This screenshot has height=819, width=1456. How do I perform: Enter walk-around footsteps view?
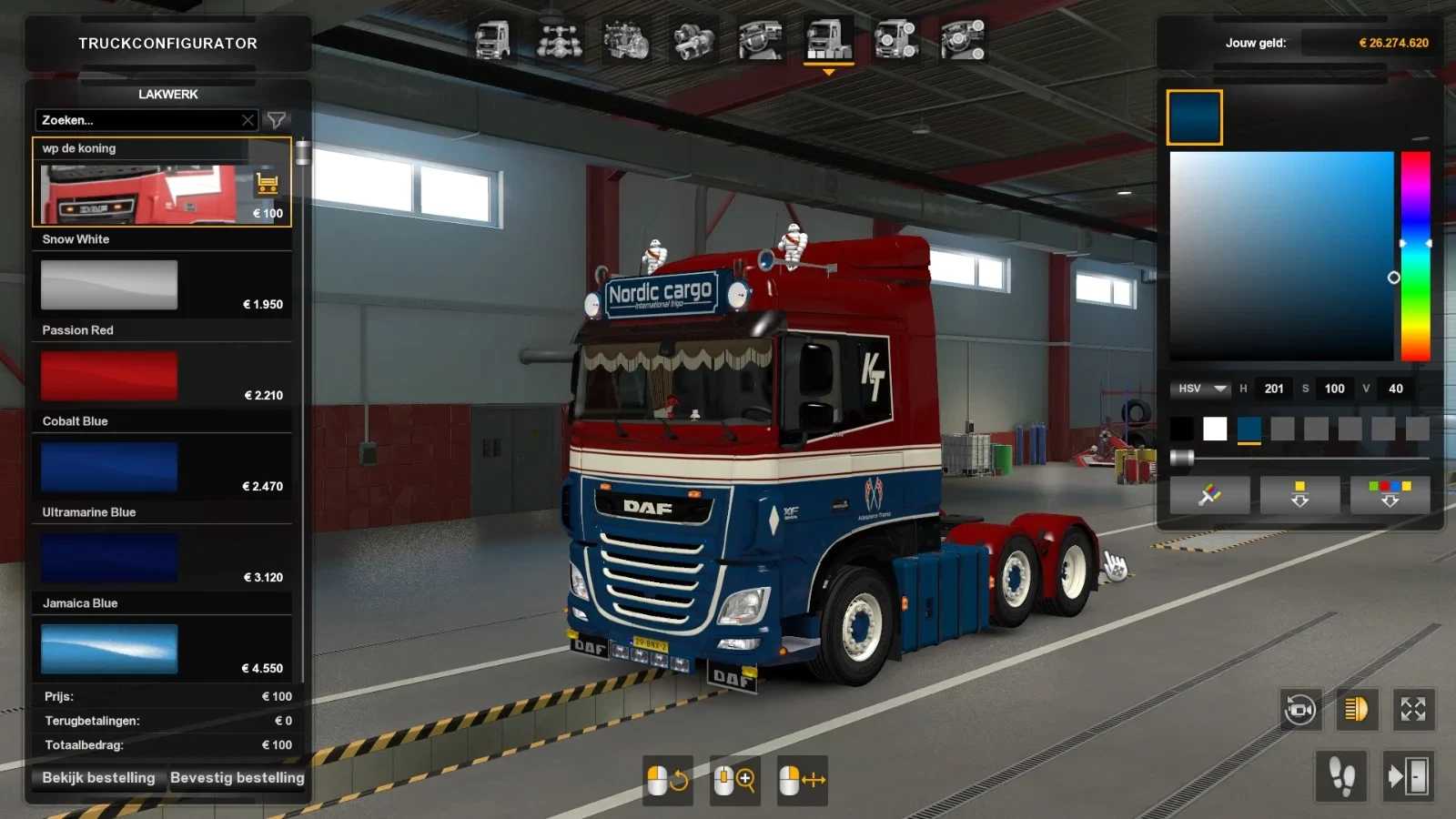point(1341,776)
